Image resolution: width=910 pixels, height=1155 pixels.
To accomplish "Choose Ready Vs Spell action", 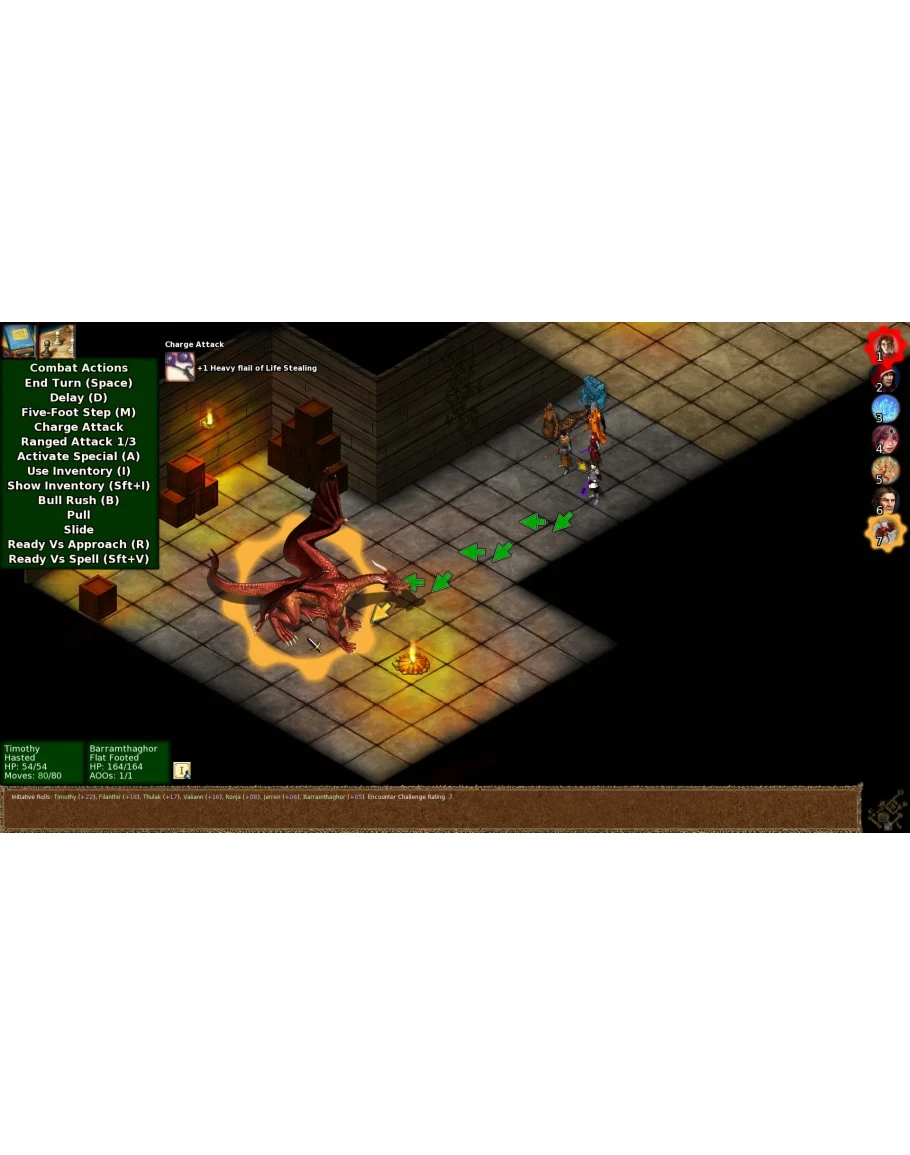I will pyautogui.click(x=79, y=559).
